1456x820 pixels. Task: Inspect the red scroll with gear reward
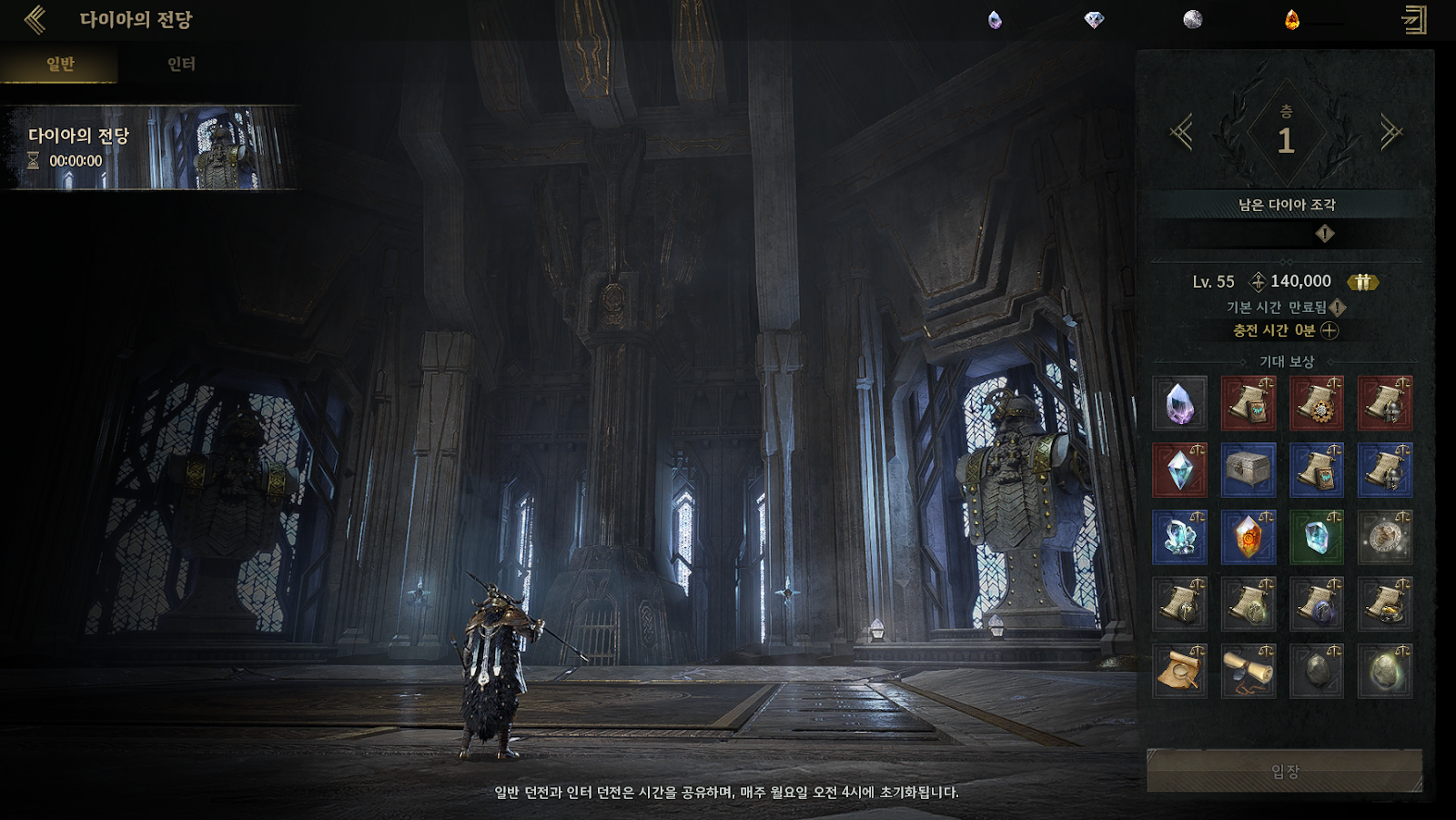pyautogui.click(x=1316, y=403)
